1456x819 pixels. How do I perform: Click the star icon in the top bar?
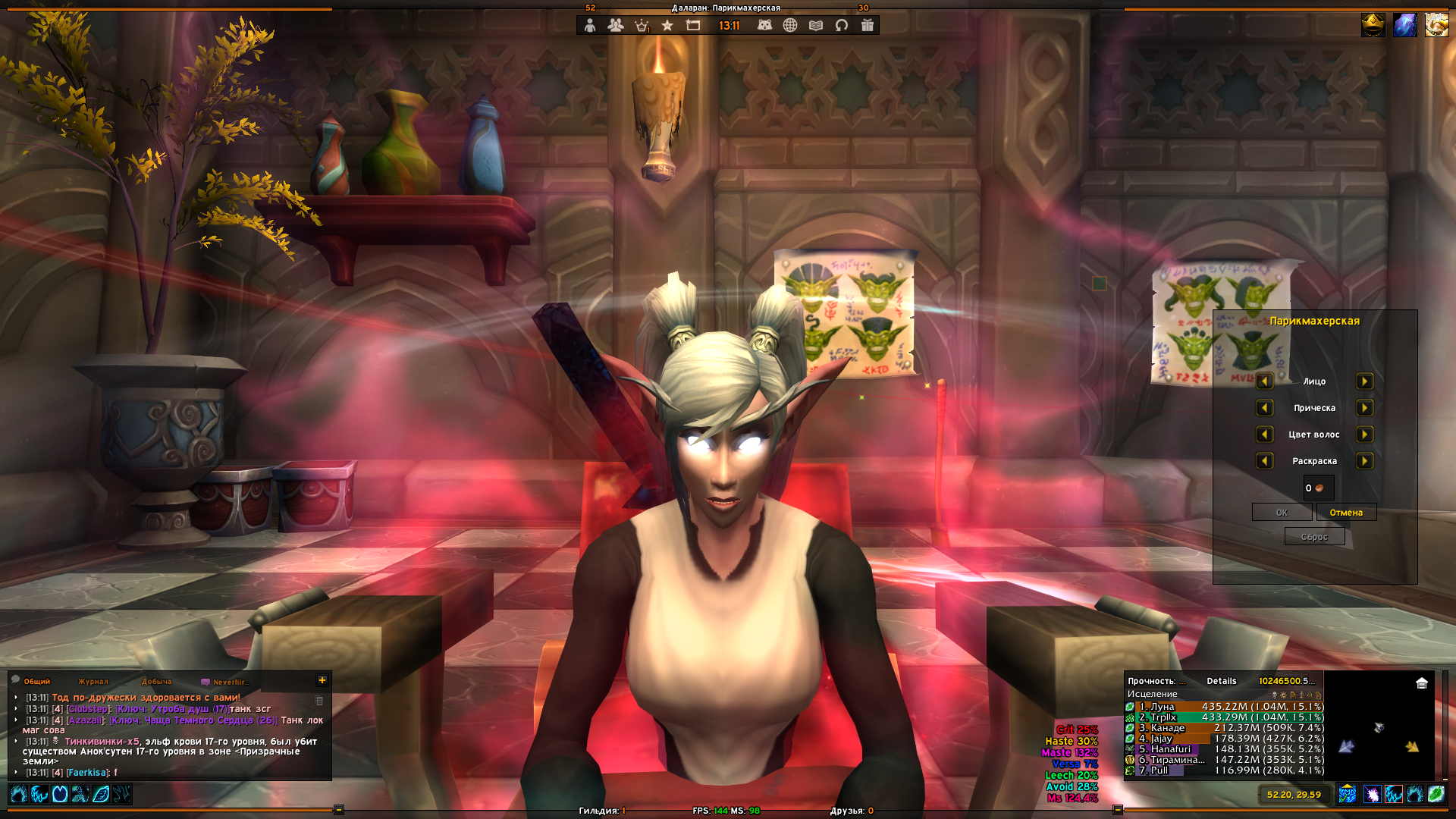point(667,25)
